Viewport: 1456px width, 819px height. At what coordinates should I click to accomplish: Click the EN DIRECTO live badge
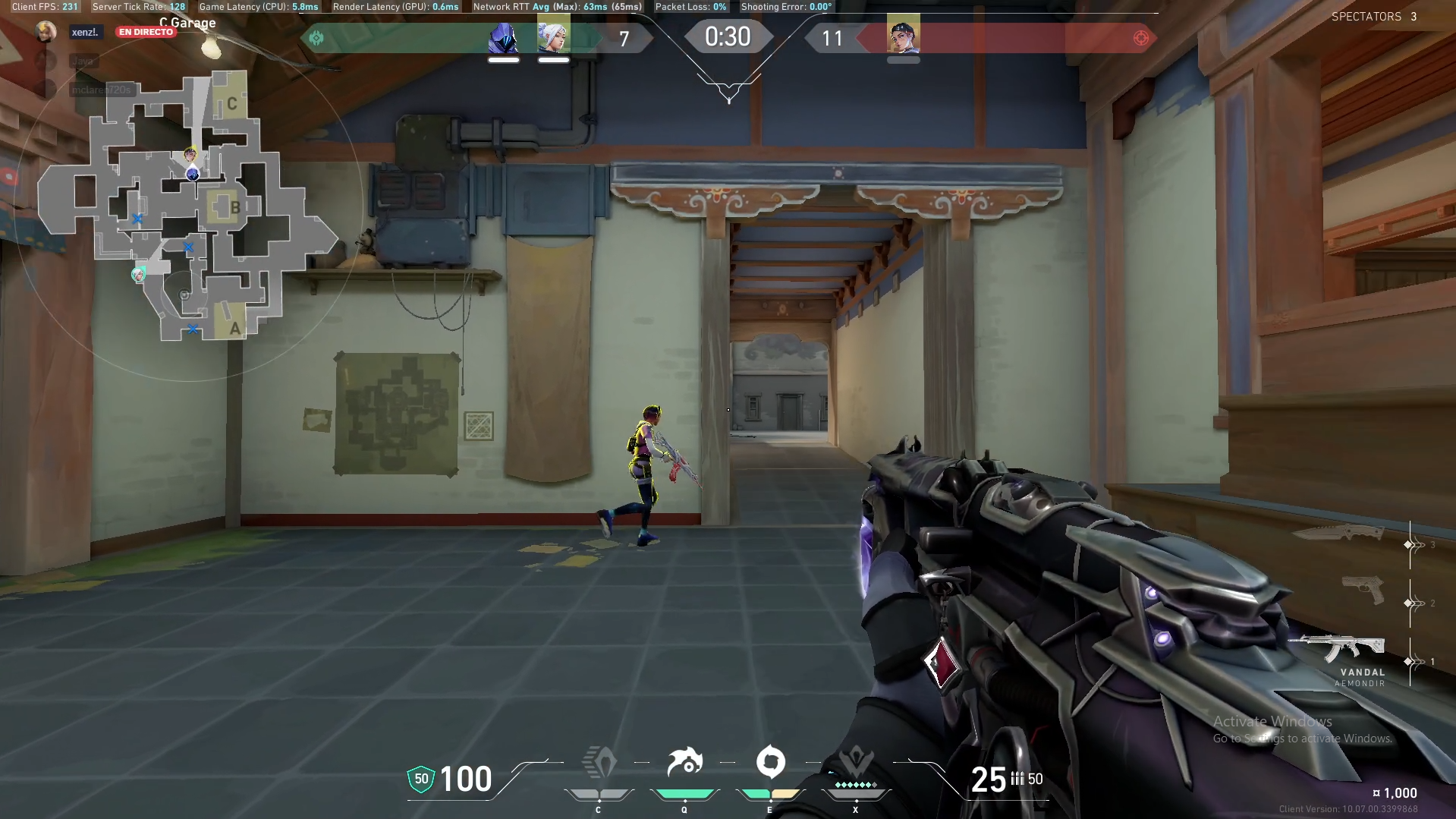(146, 32)
